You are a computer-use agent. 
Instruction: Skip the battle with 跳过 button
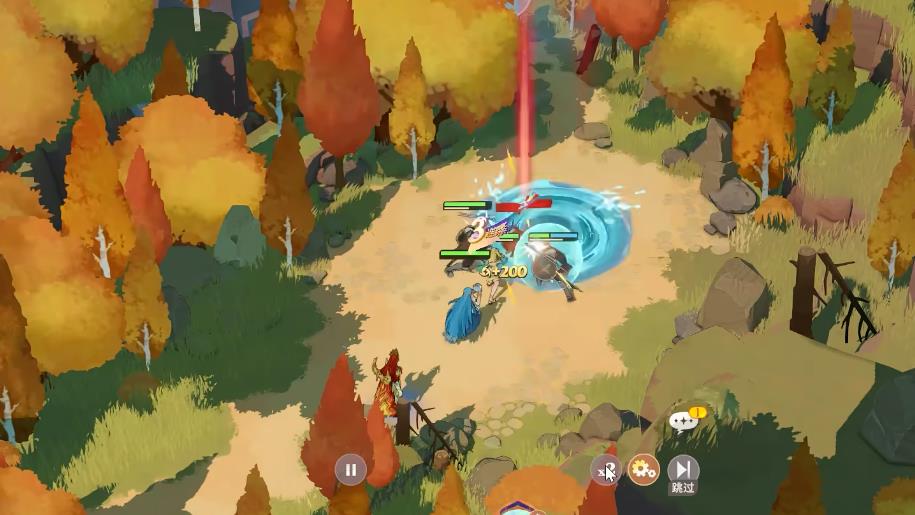[x=683, y=469]
